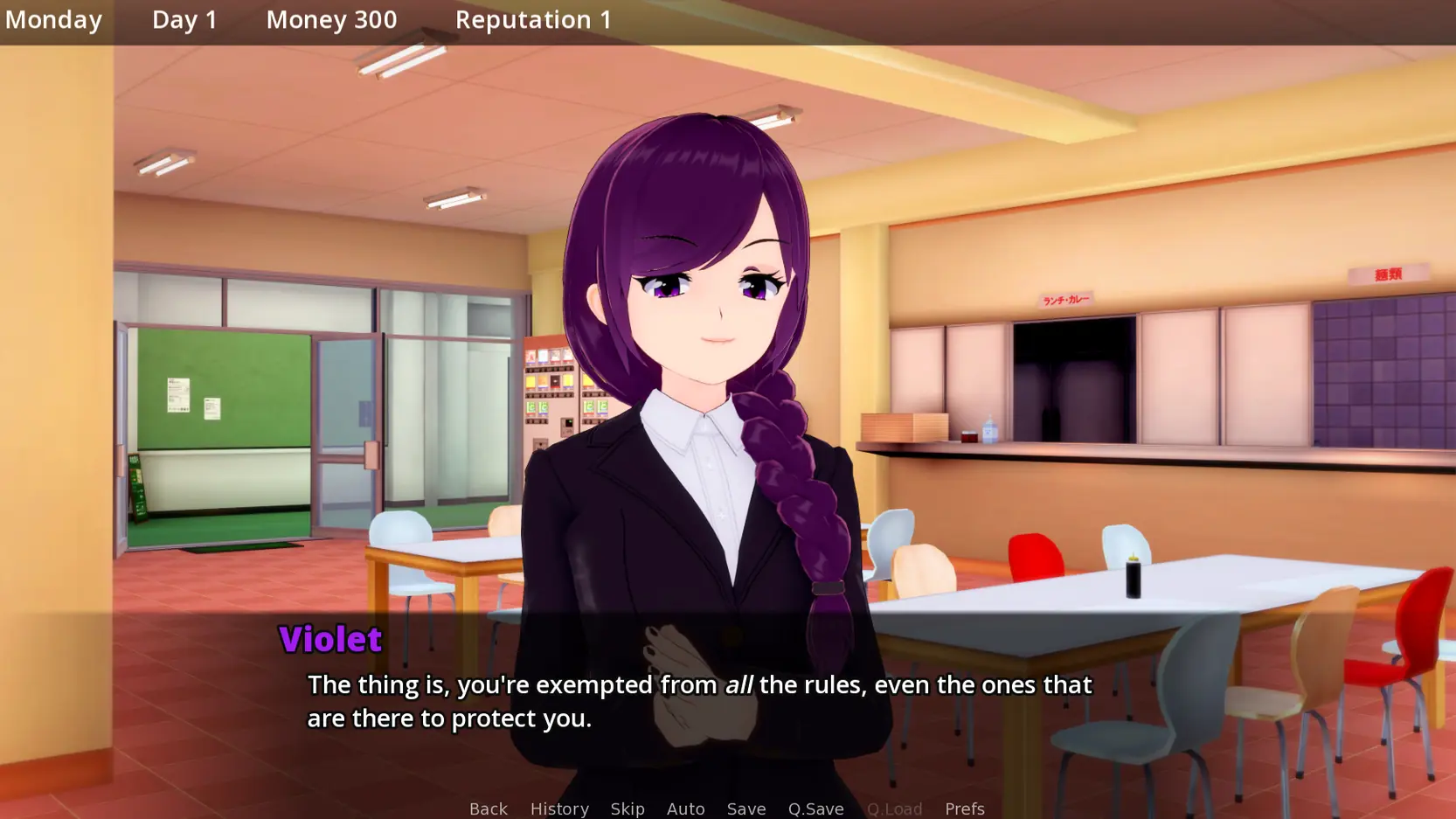Toggle Auto dialogue advance
1456x819 pixels.
tap(685, 809)
